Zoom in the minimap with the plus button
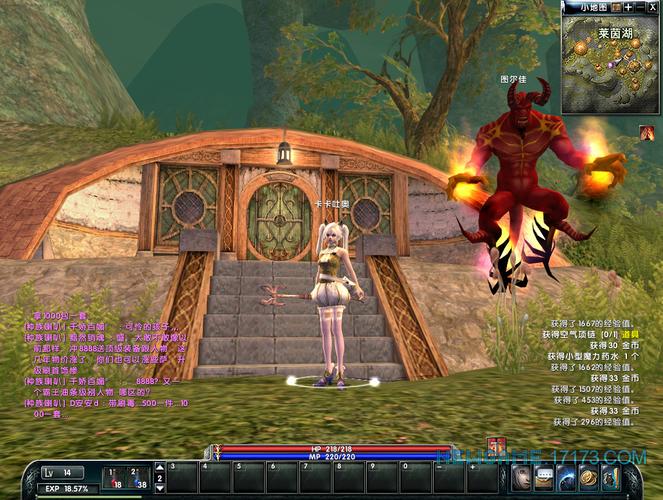Viewport: 663px width, 500px height. tap(627, 7)
